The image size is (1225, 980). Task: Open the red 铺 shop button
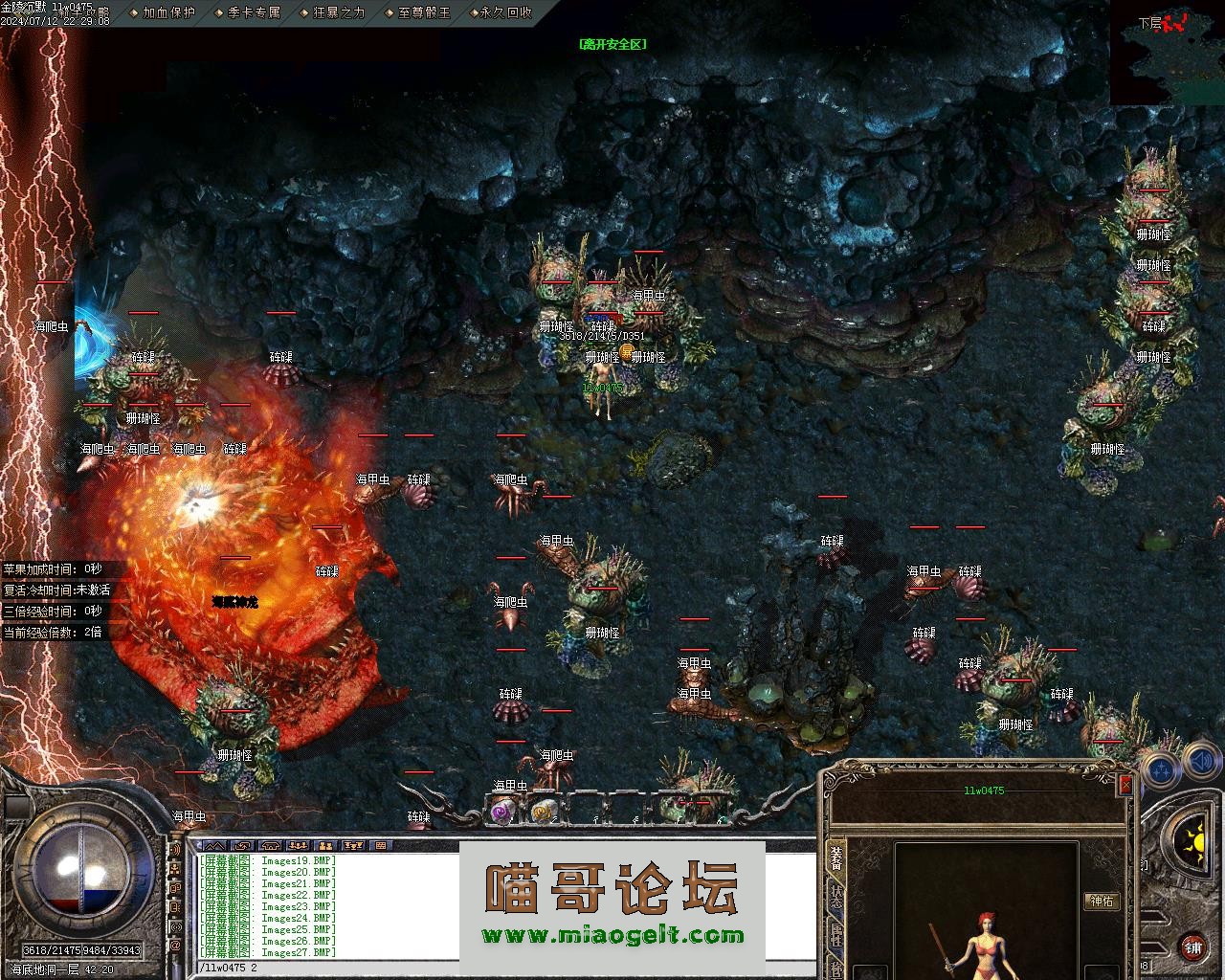pos(1192,947)
